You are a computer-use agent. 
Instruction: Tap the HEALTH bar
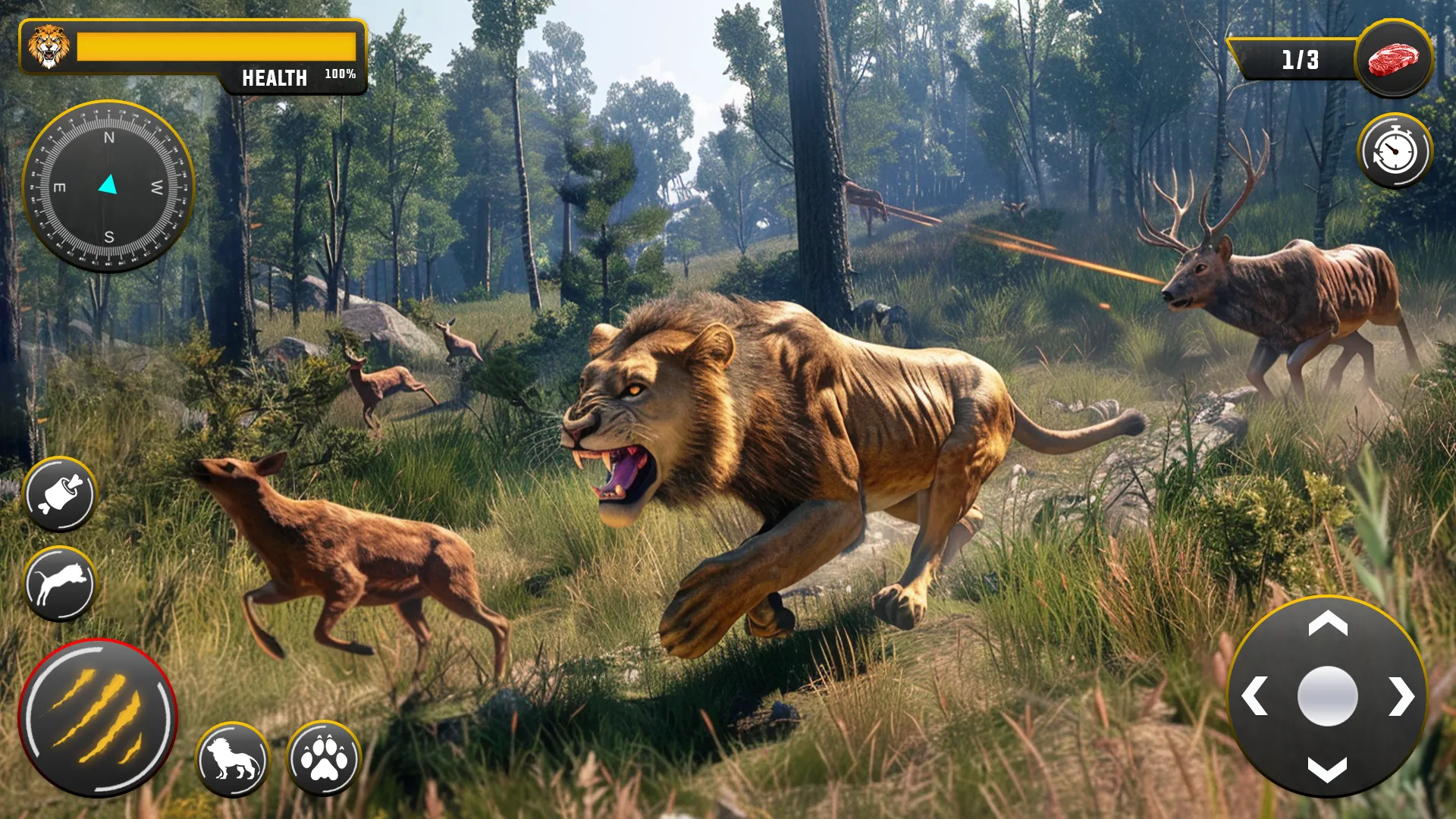pos(273,76)
